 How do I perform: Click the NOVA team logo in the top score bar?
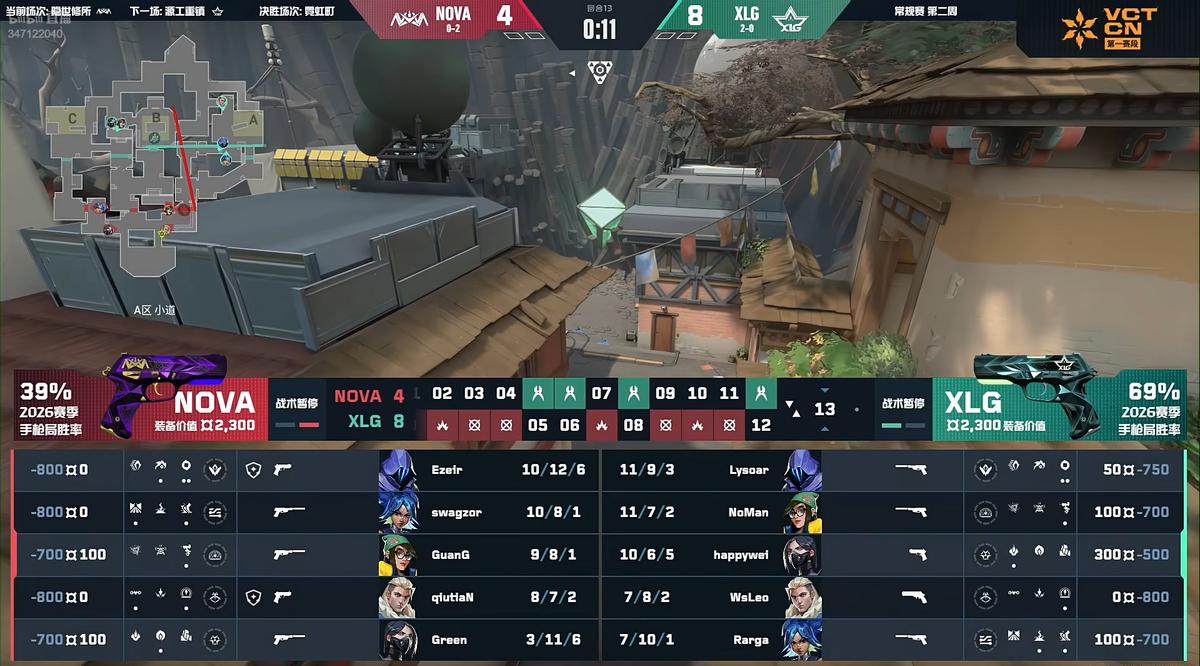click(406, 17)
